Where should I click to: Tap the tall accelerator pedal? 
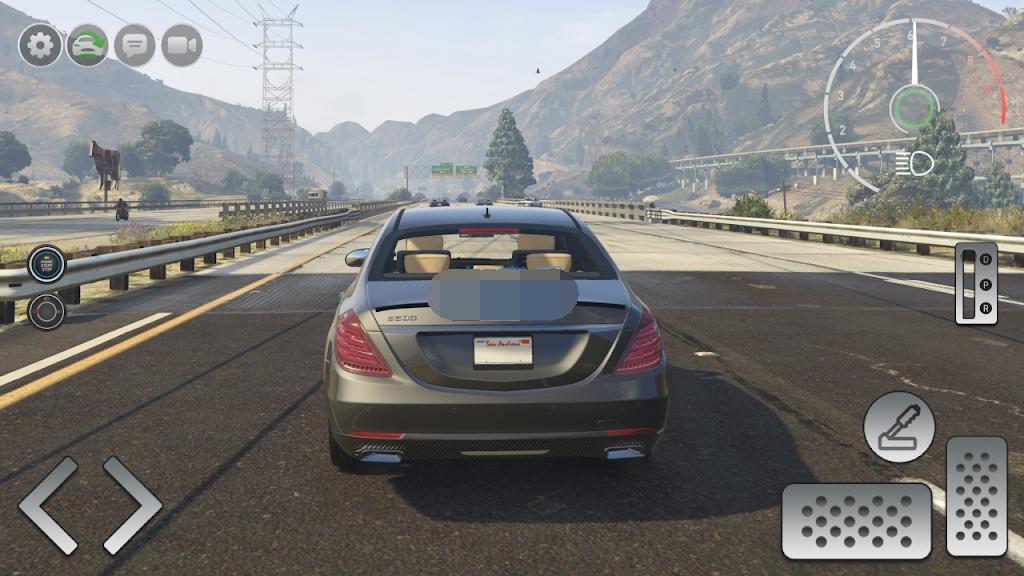[976, 496]
